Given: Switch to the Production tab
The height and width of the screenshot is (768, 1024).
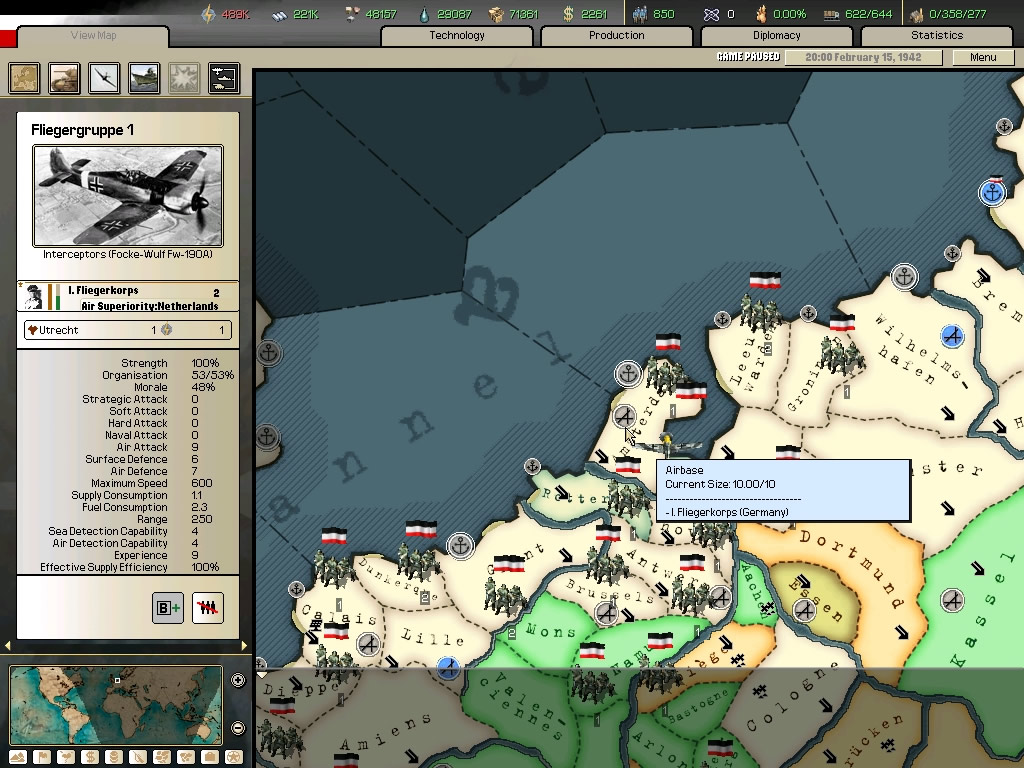Looking at the screenshot, I should click(x=616, y=36).
